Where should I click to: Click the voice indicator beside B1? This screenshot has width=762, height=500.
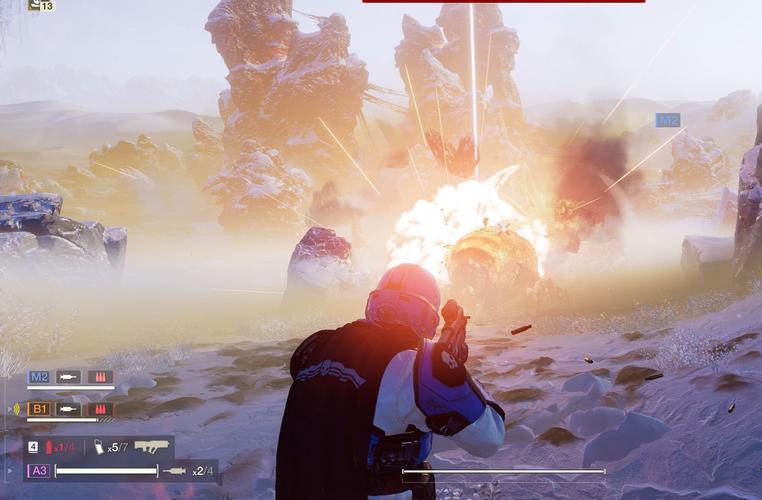[x=16, y=409]
